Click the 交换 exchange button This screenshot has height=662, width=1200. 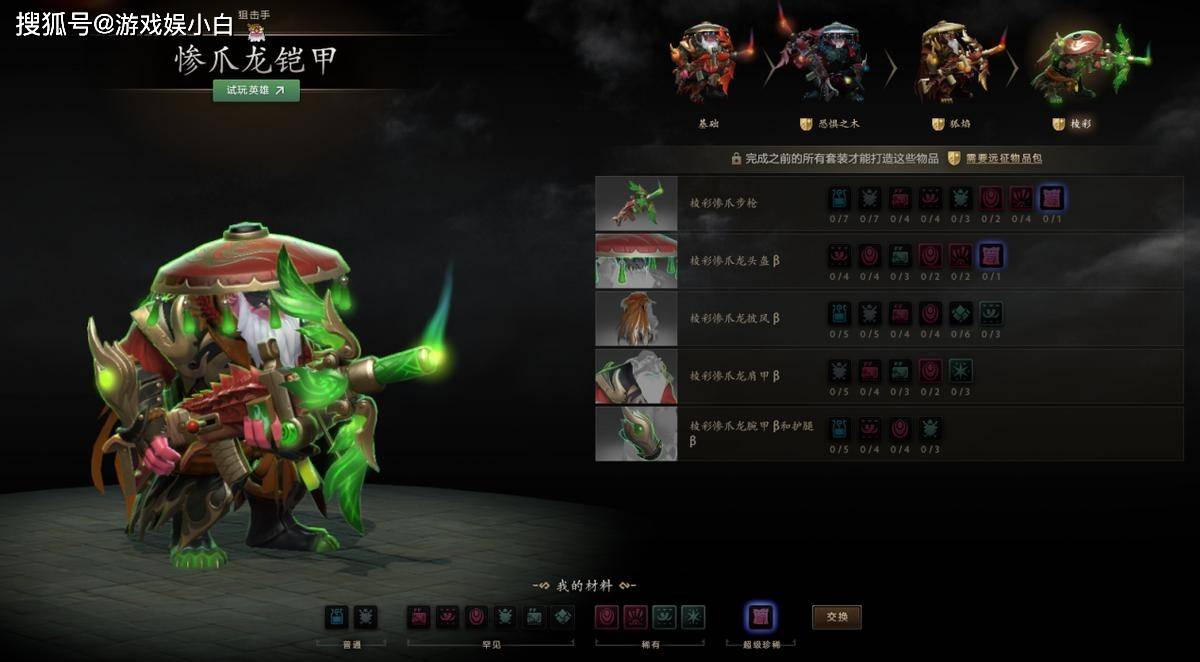[836, 617]
